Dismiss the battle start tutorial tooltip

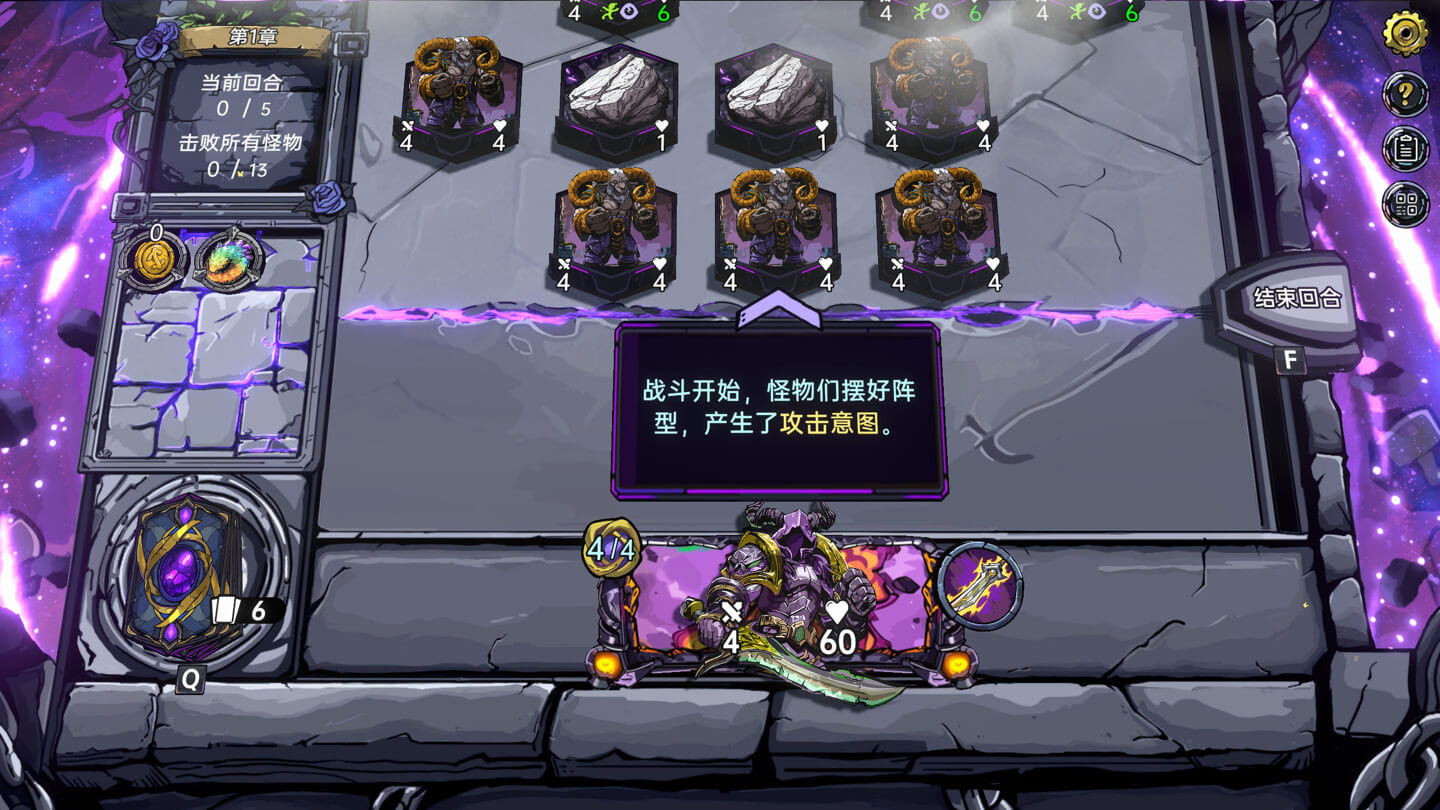point(779,410)
